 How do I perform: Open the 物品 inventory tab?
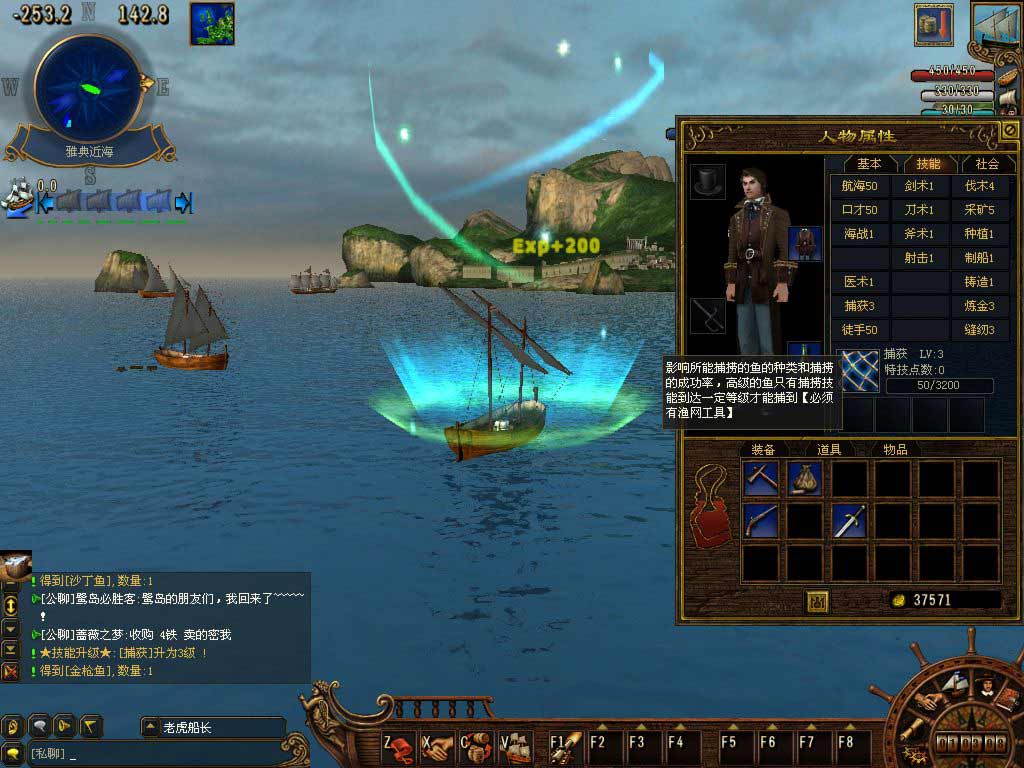point(894,450)
